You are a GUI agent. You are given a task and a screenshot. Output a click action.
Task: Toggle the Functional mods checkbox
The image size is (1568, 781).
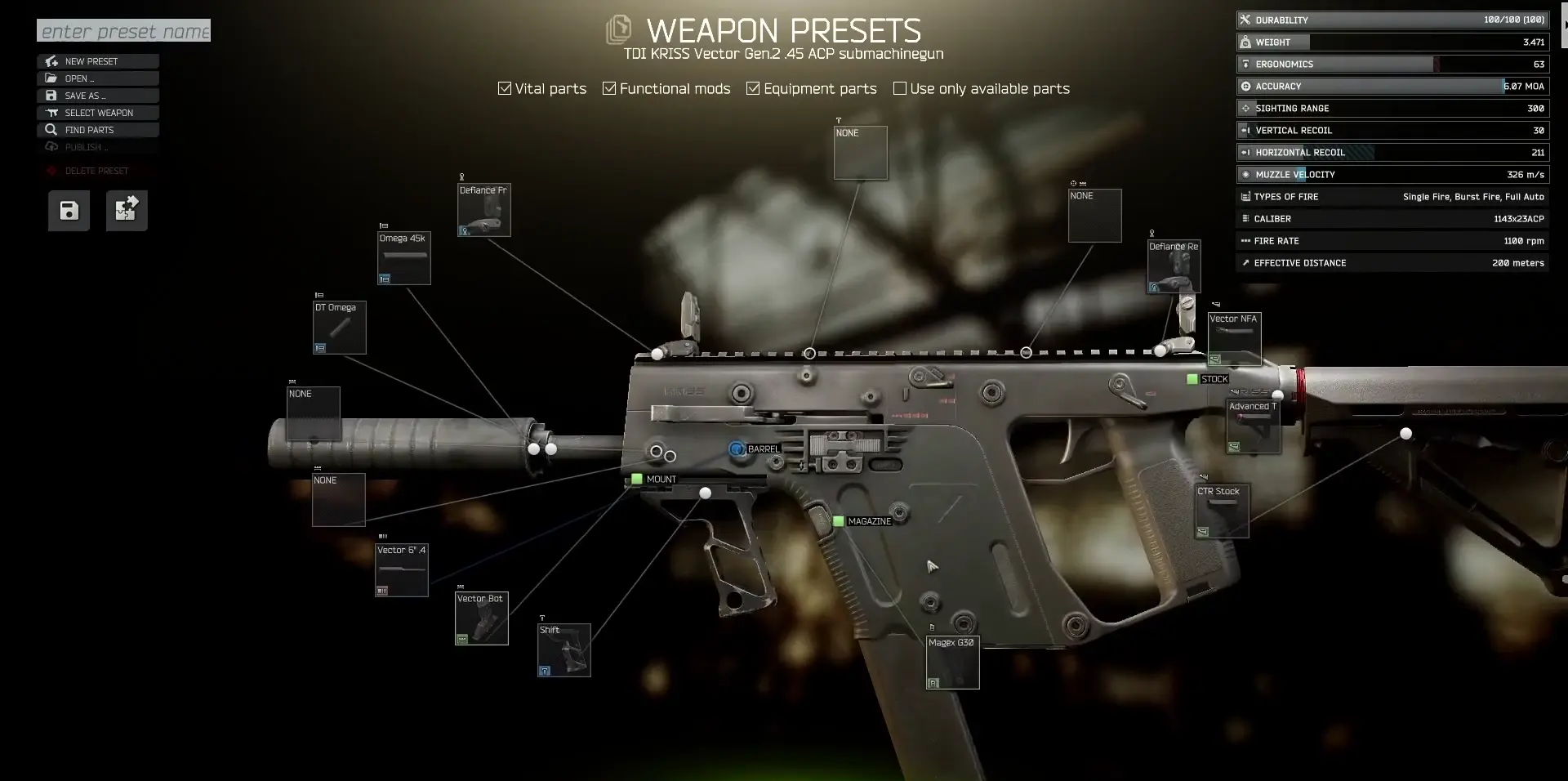pos(609,88)
